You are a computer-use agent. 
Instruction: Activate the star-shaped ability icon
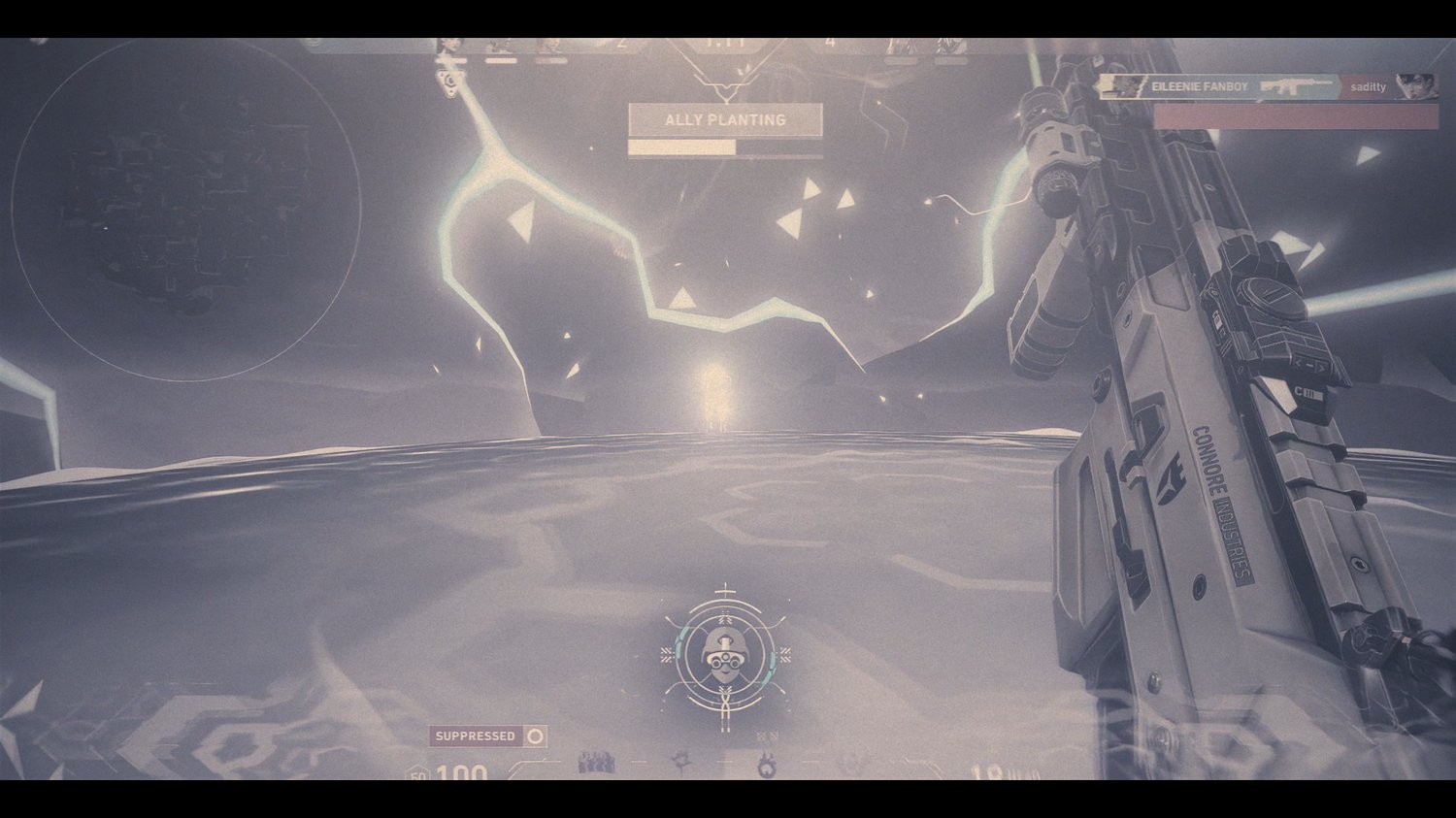[x=682, y=765]
